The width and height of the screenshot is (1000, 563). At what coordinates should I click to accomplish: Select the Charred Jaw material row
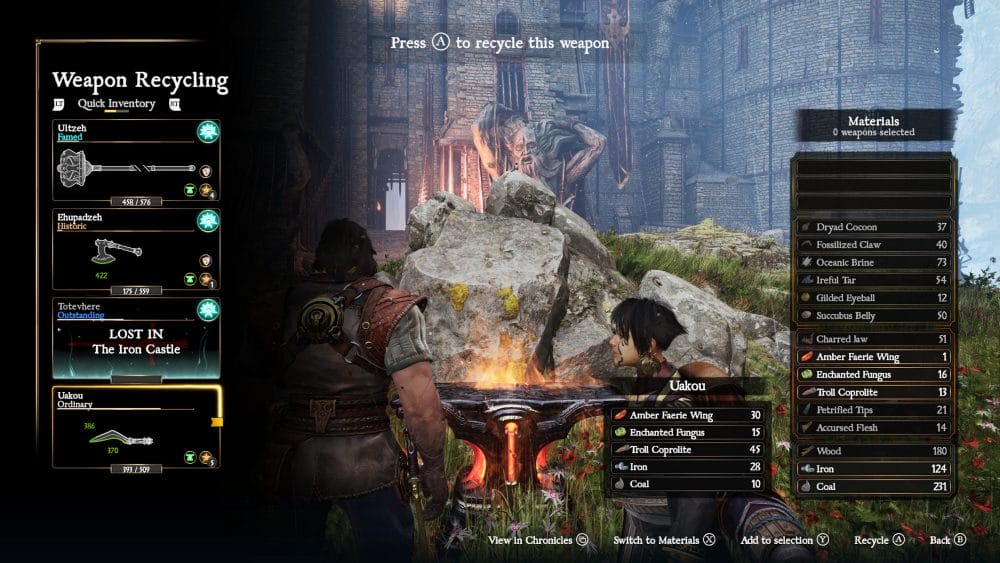click(874, 339)
